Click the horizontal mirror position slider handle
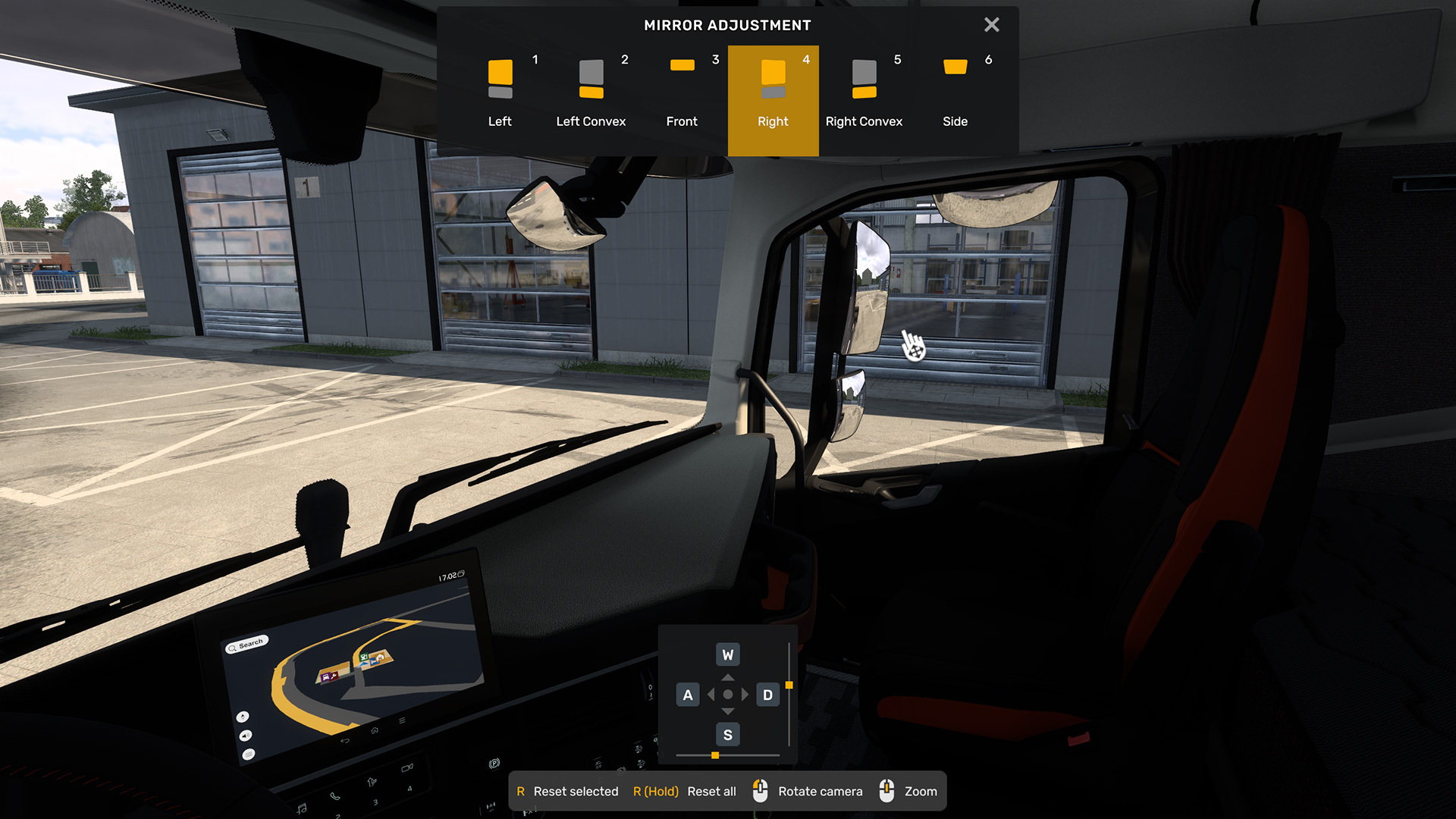The width and height of the screenshot is (1456, 819). pyautogui.click(x=715, y=755)
